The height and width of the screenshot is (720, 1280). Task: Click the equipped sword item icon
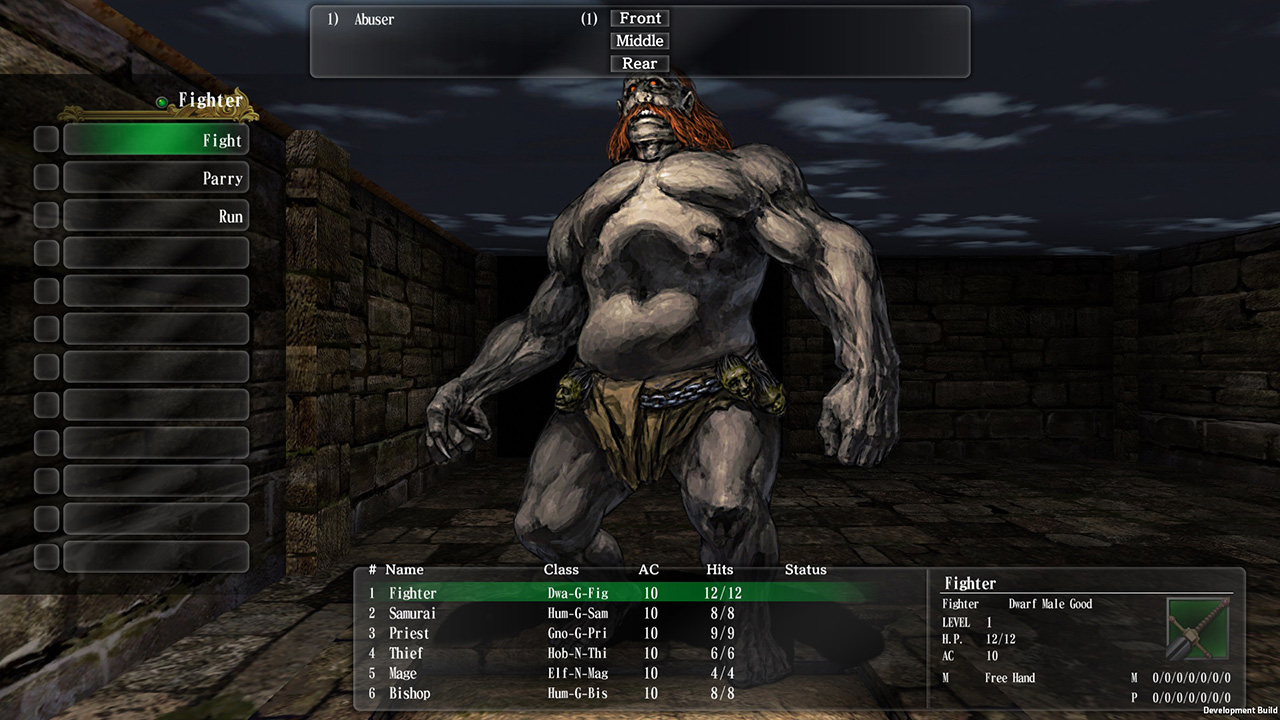click(x=1195, y=628)
